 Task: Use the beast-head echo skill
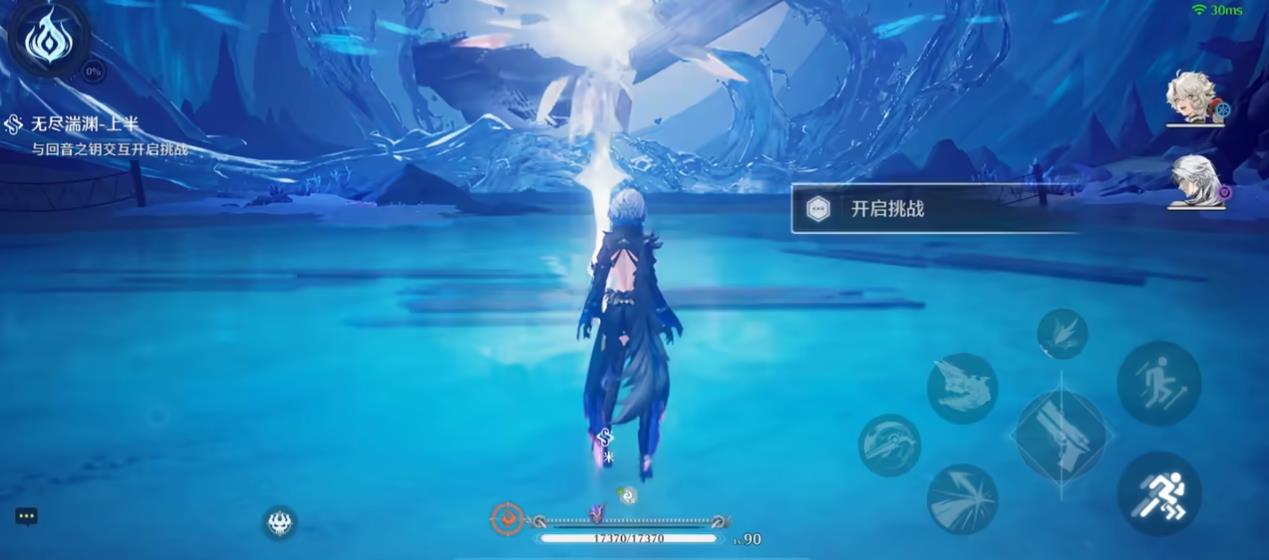[962, 387]
